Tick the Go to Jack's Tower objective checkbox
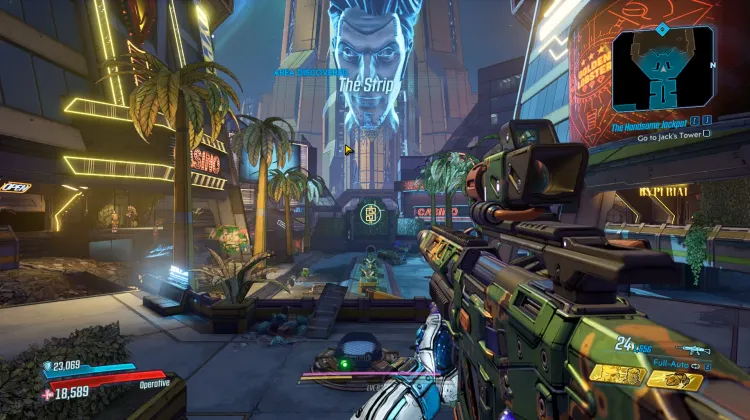 pos(707,133)
